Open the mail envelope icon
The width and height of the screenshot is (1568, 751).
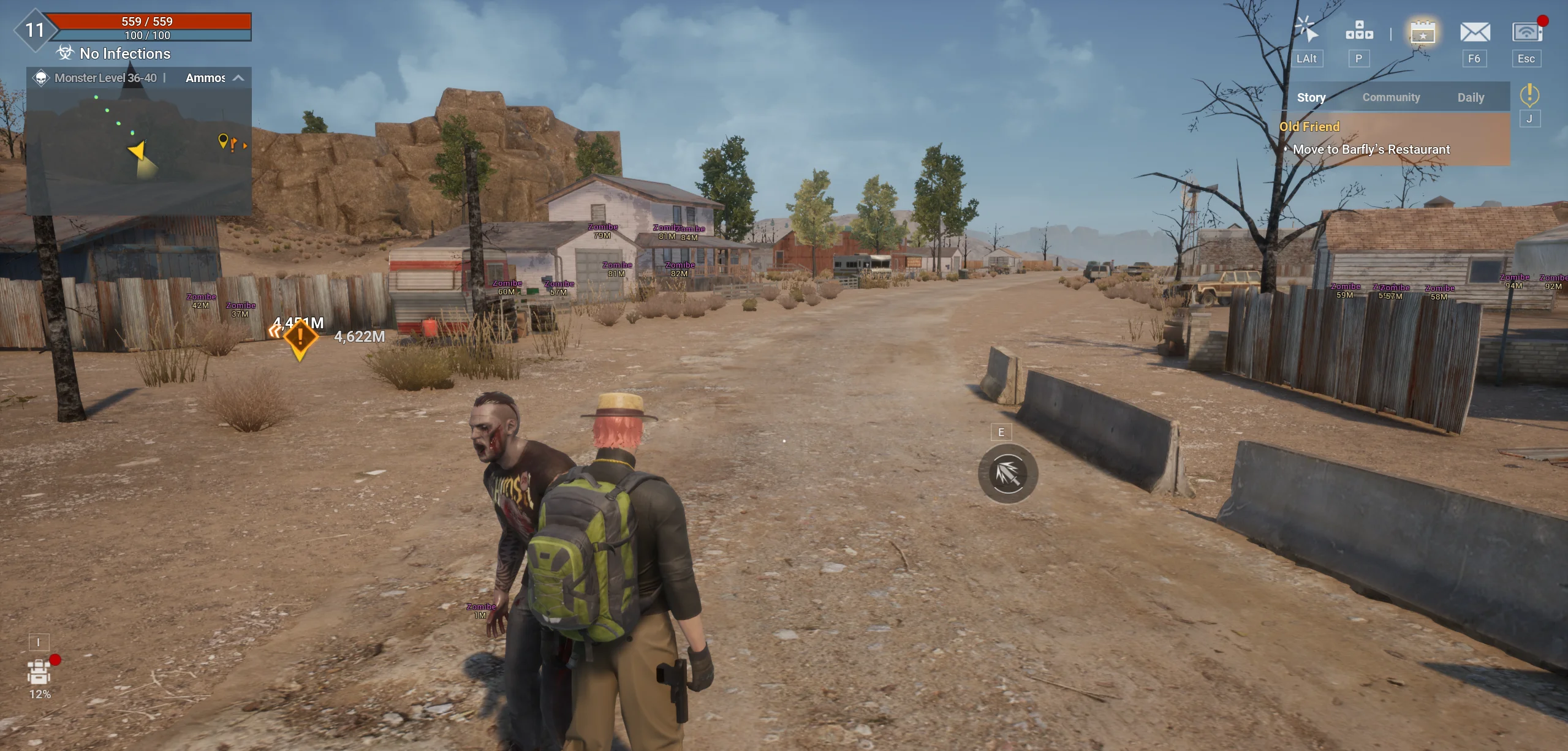1474,32
